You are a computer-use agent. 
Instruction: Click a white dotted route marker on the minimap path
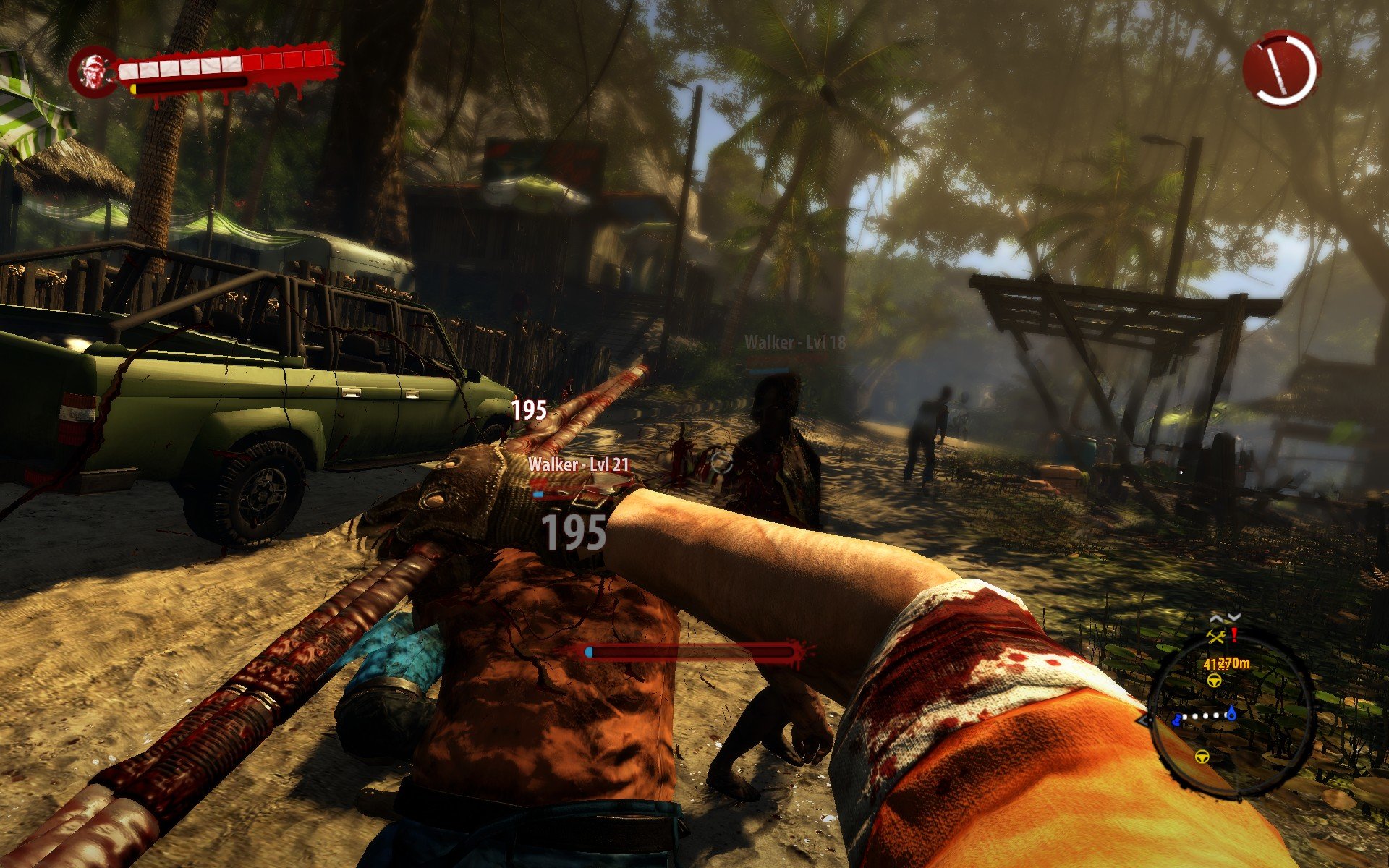coord(1205,717)
